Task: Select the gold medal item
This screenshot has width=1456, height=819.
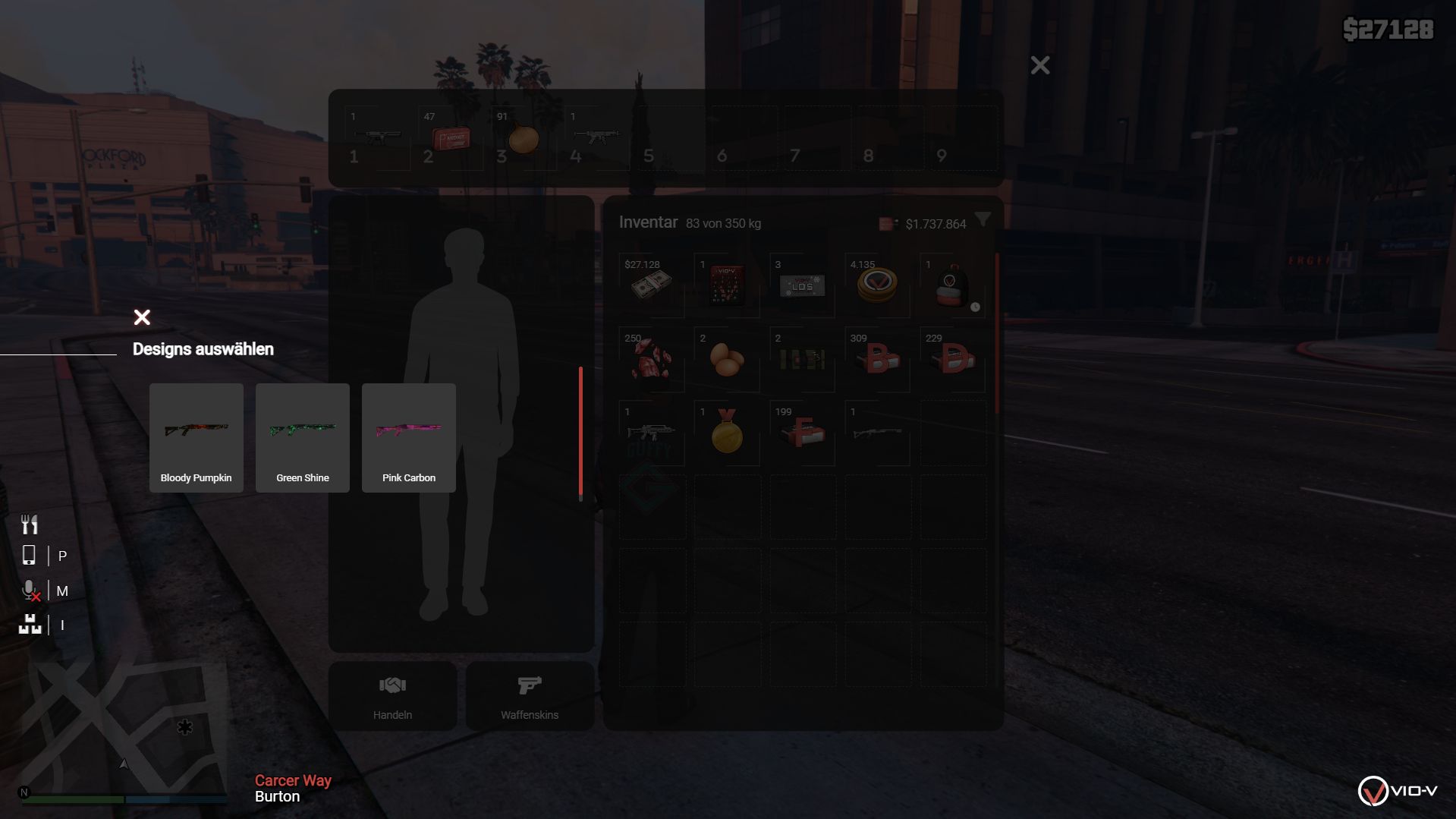Action: pyautogui.click(x=726, y=433)
